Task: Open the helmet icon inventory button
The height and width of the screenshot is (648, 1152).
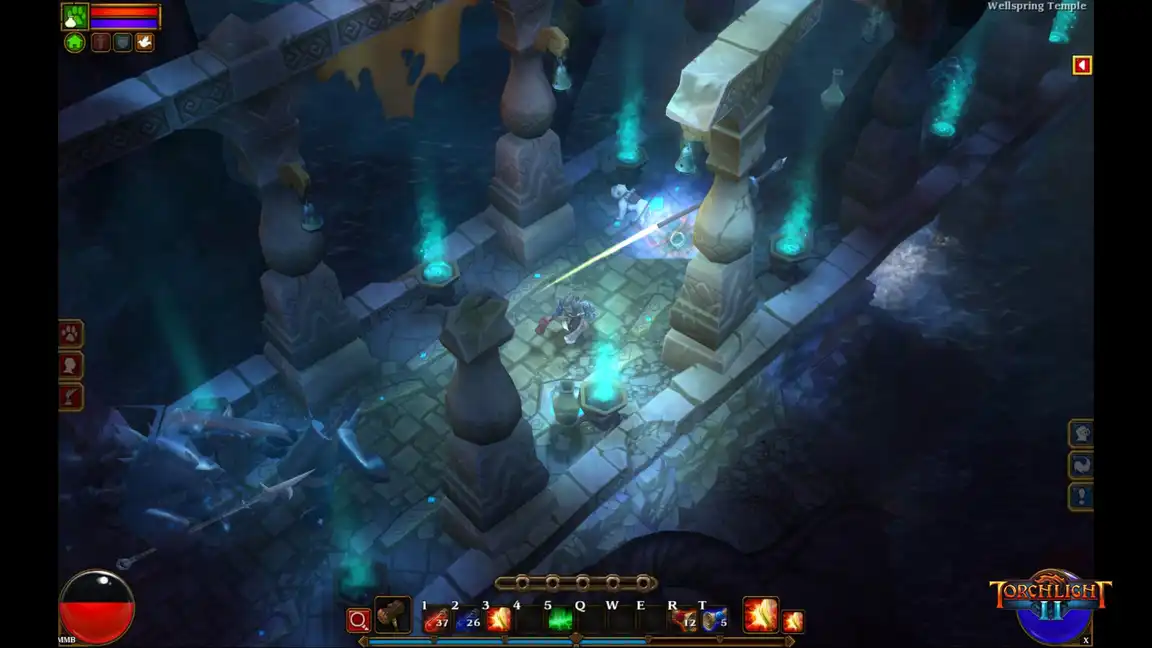Action: coord(1081,433)
